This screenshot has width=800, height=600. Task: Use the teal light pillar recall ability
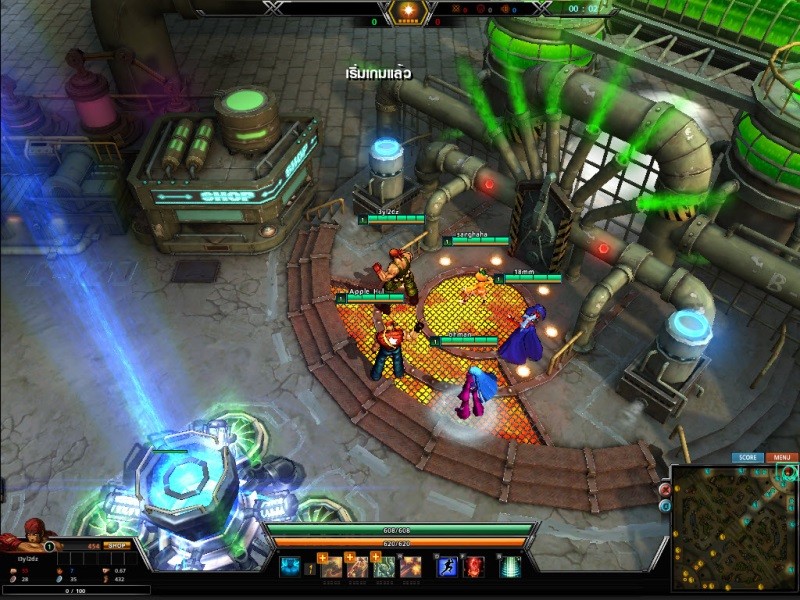click(x=510, y=567)
